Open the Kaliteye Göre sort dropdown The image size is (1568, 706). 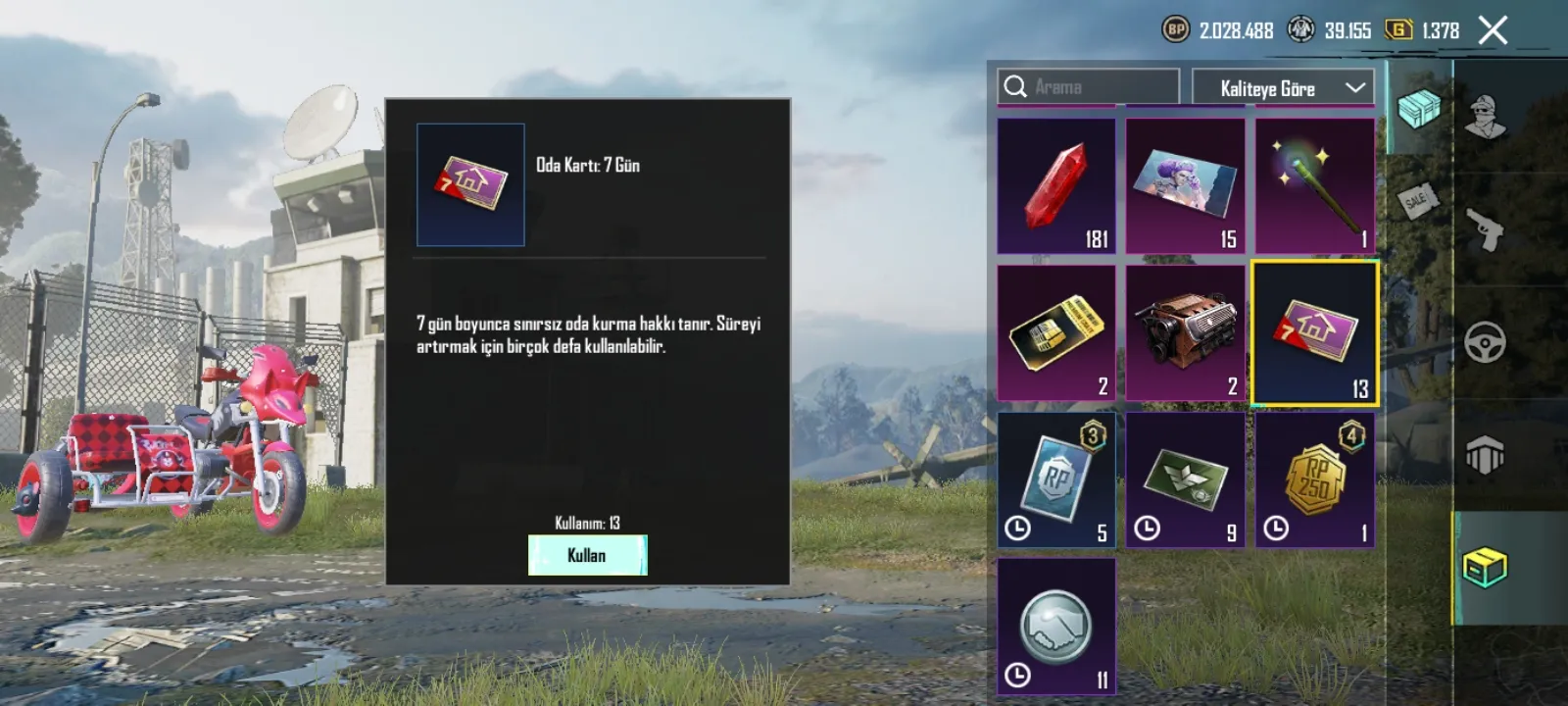tap(1283, 88)
